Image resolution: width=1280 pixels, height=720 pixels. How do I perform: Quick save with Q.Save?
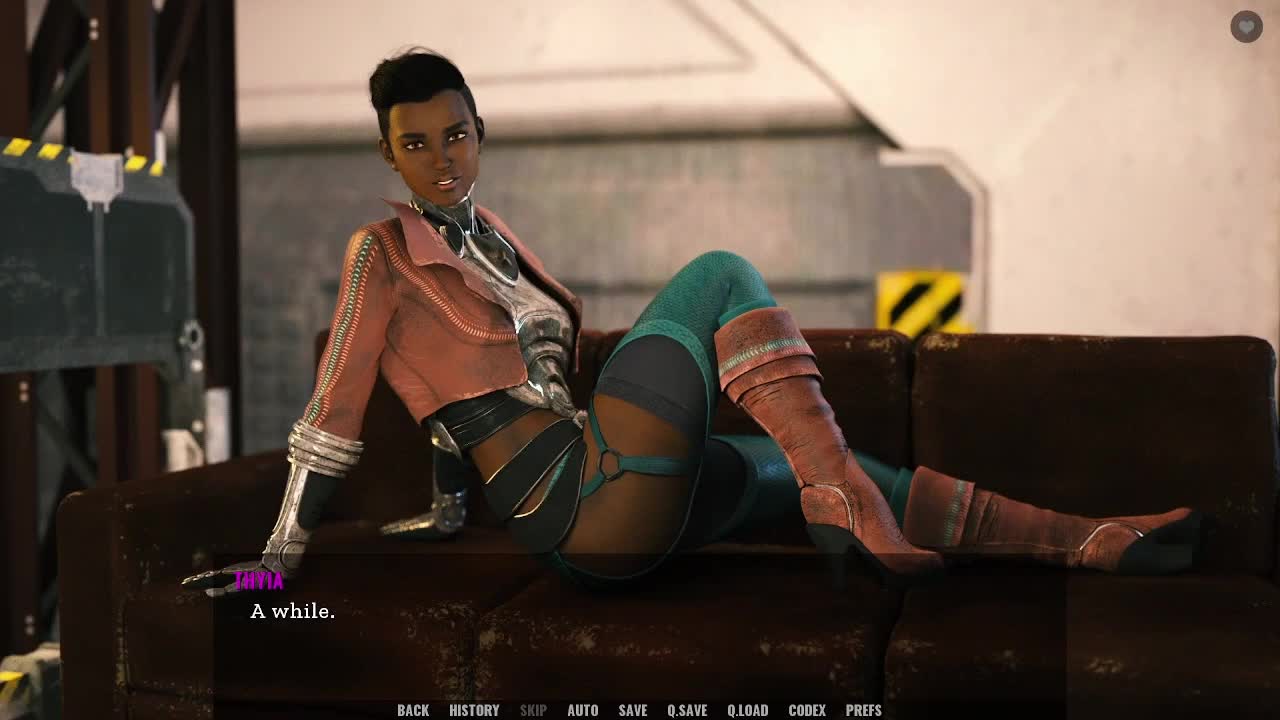pos(687,710)
